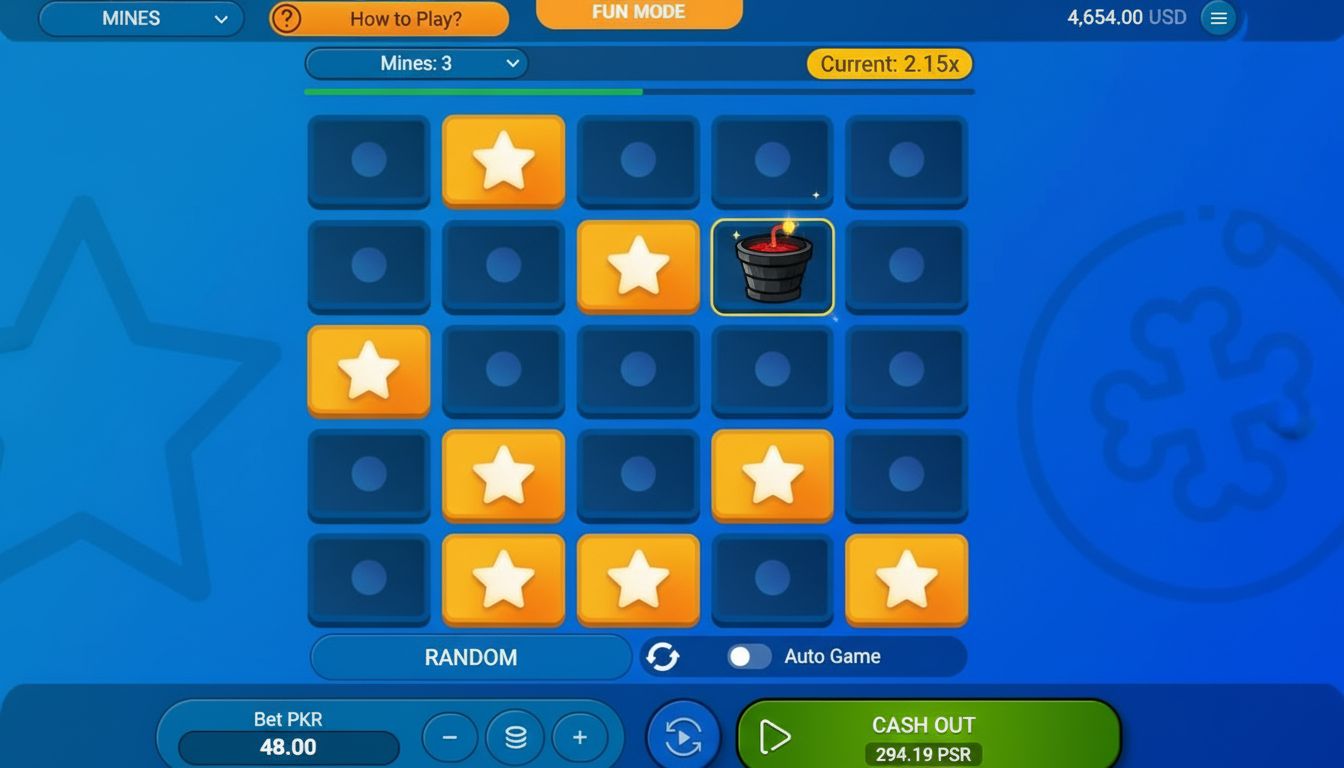Click the minus button to decrease bet
Screen dimensions: 1344x768
[450, 737]
